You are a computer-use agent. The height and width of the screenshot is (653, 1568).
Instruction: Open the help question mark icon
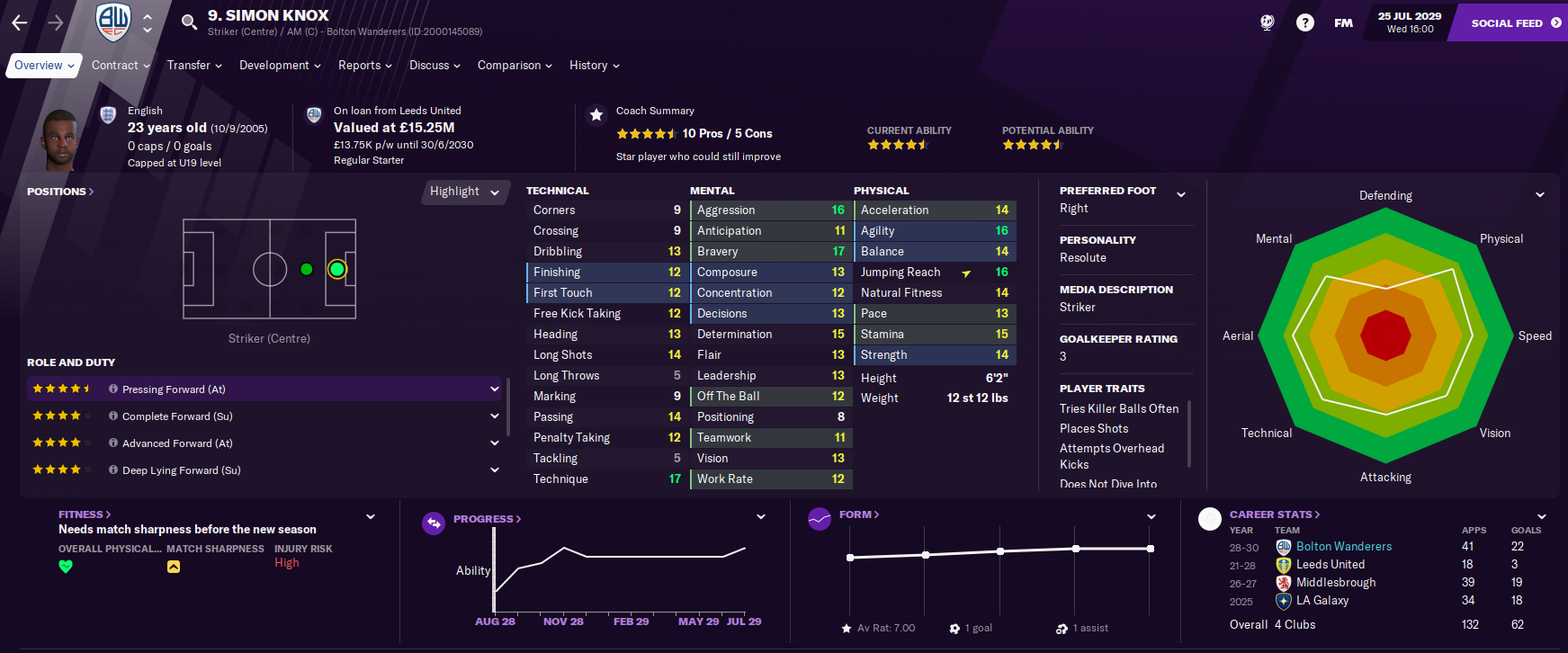coord(1304,22)
